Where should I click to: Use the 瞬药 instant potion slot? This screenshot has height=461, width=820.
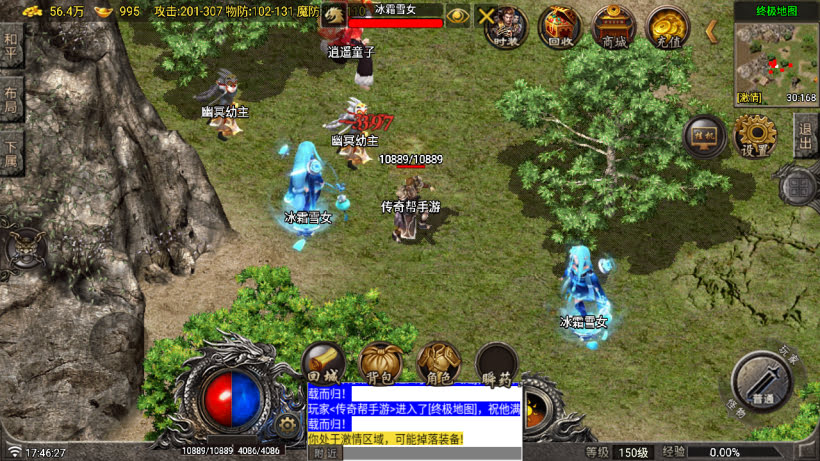click(x=496, y=364)
